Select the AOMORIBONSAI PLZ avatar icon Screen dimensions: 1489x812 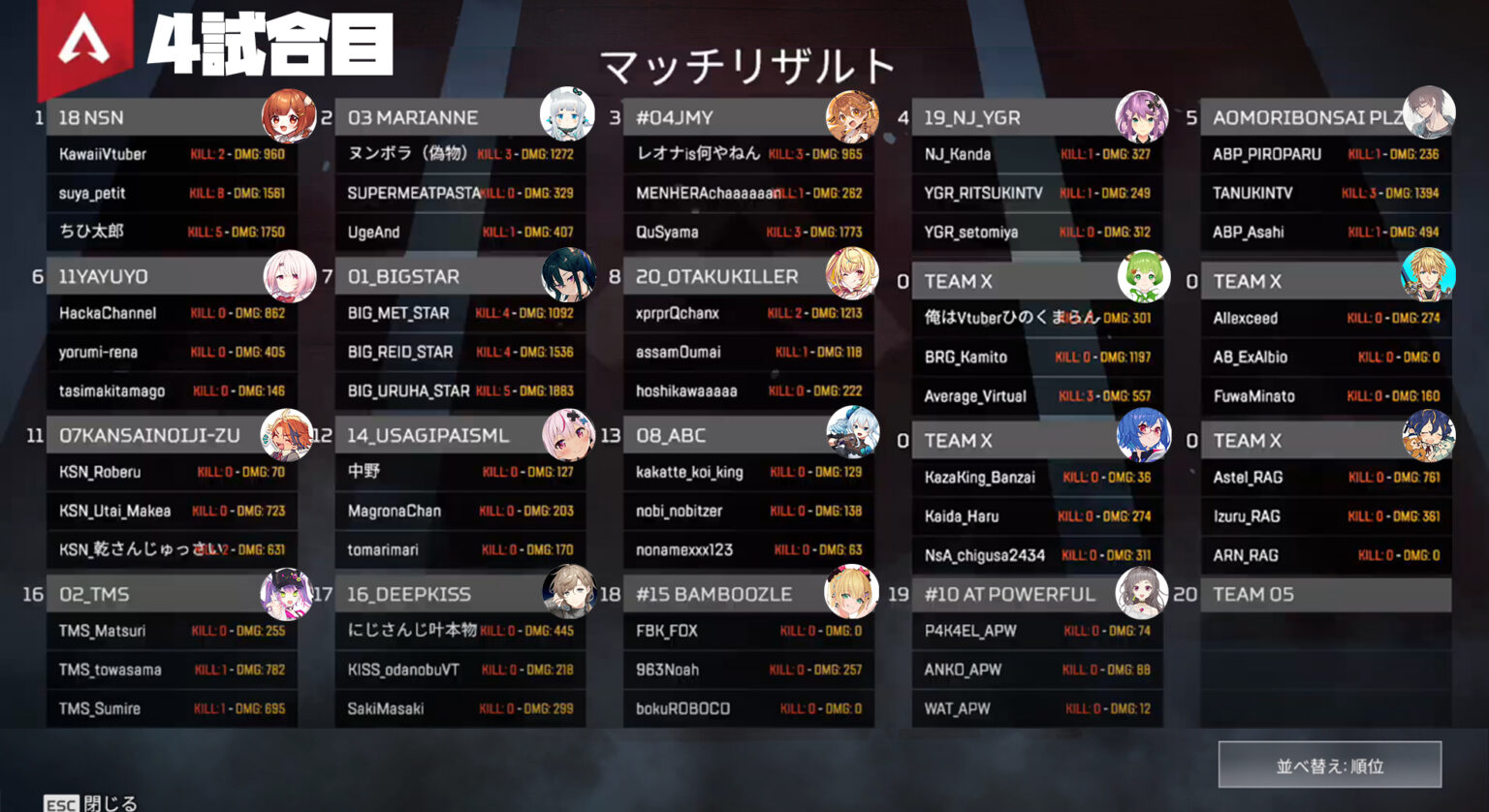pos(1429,112)
